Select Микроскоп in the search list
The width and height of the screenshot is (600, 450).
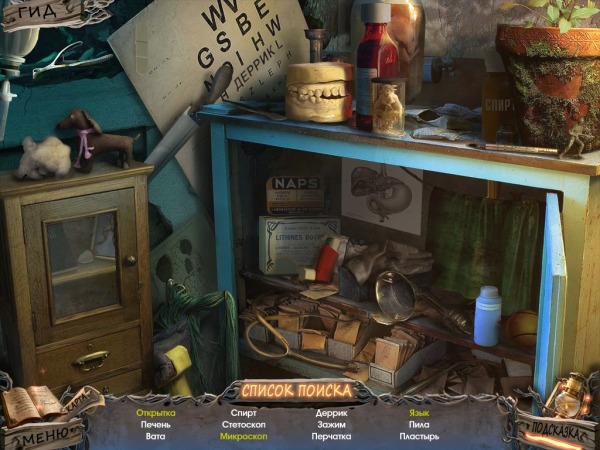tap(244, 436)
